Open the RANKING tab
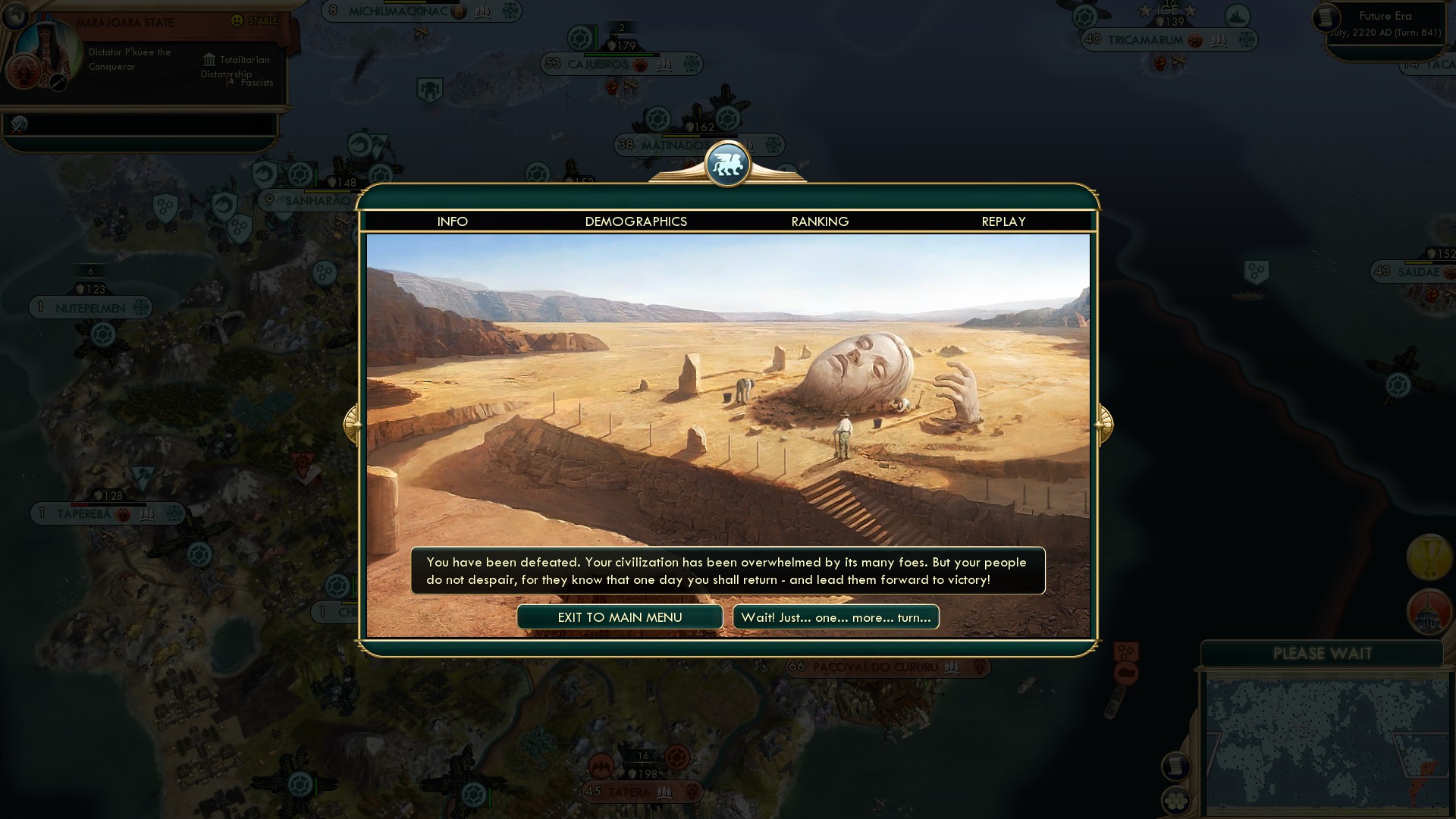The width and height of the screenshot is (1456, 819). 819,221
